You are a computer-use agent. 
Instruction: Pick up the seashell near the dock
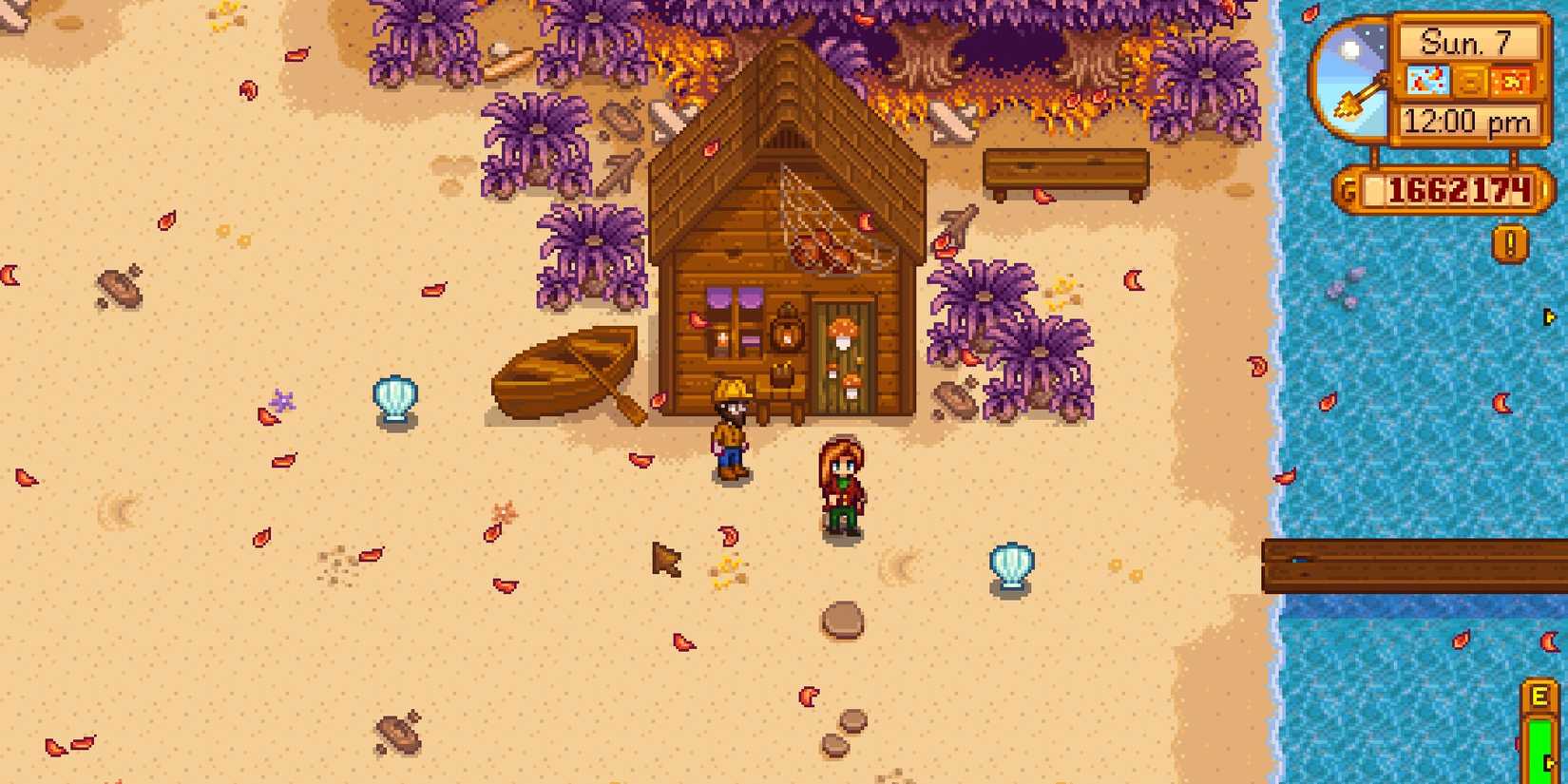pos(1009,564)
